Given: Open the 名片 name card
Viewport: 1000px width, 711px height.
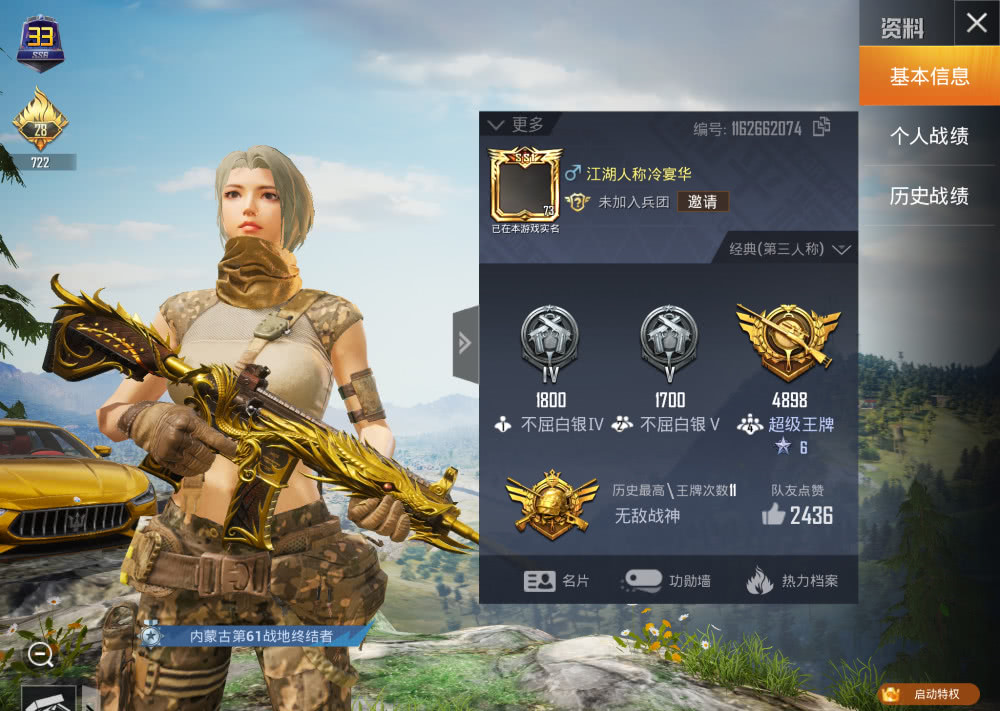Looking at the screenshot, I should click(x=557, y=581).
